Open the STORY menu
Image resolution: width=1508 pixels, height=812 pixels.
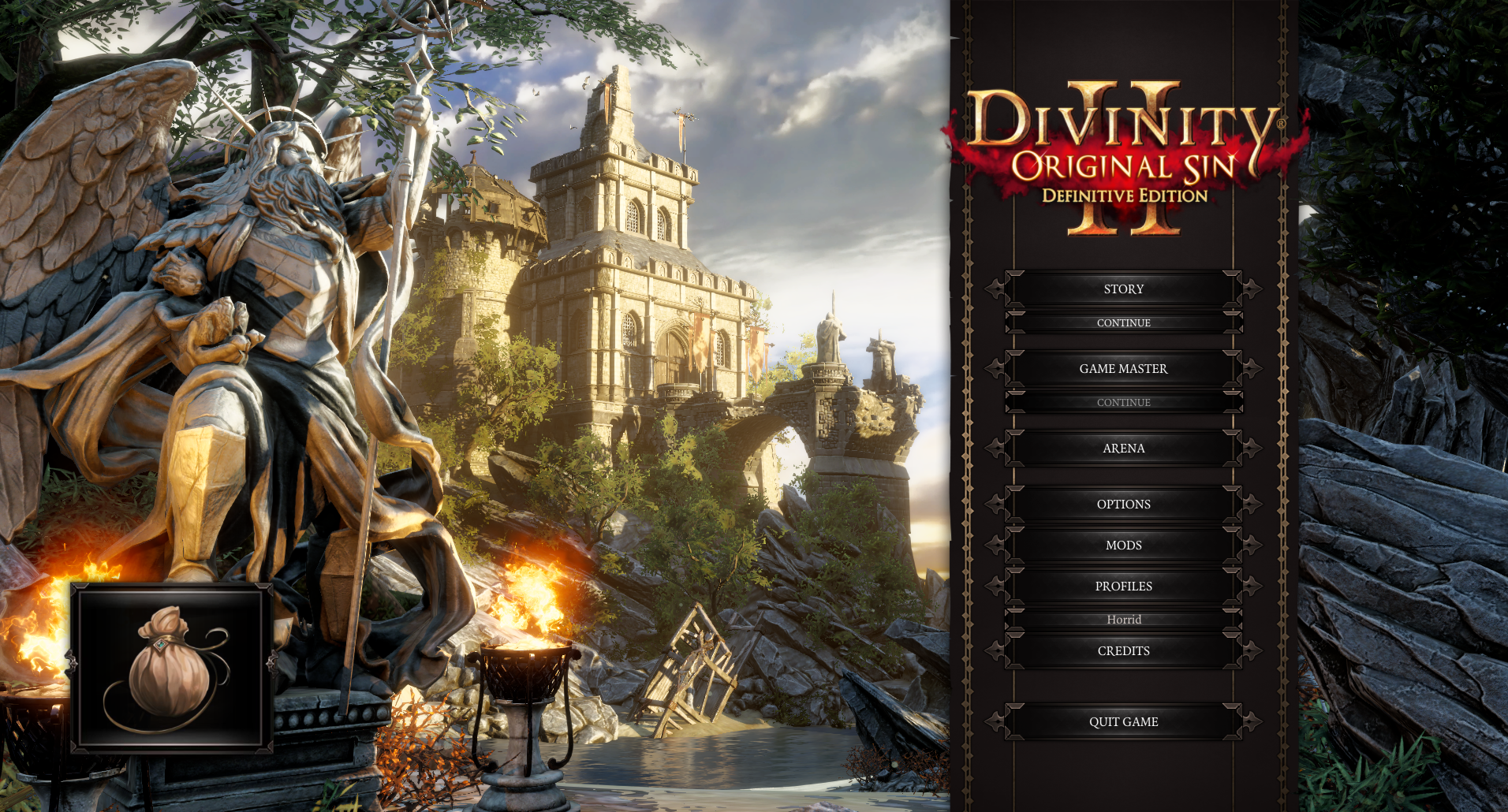[x=1123, y=289]
